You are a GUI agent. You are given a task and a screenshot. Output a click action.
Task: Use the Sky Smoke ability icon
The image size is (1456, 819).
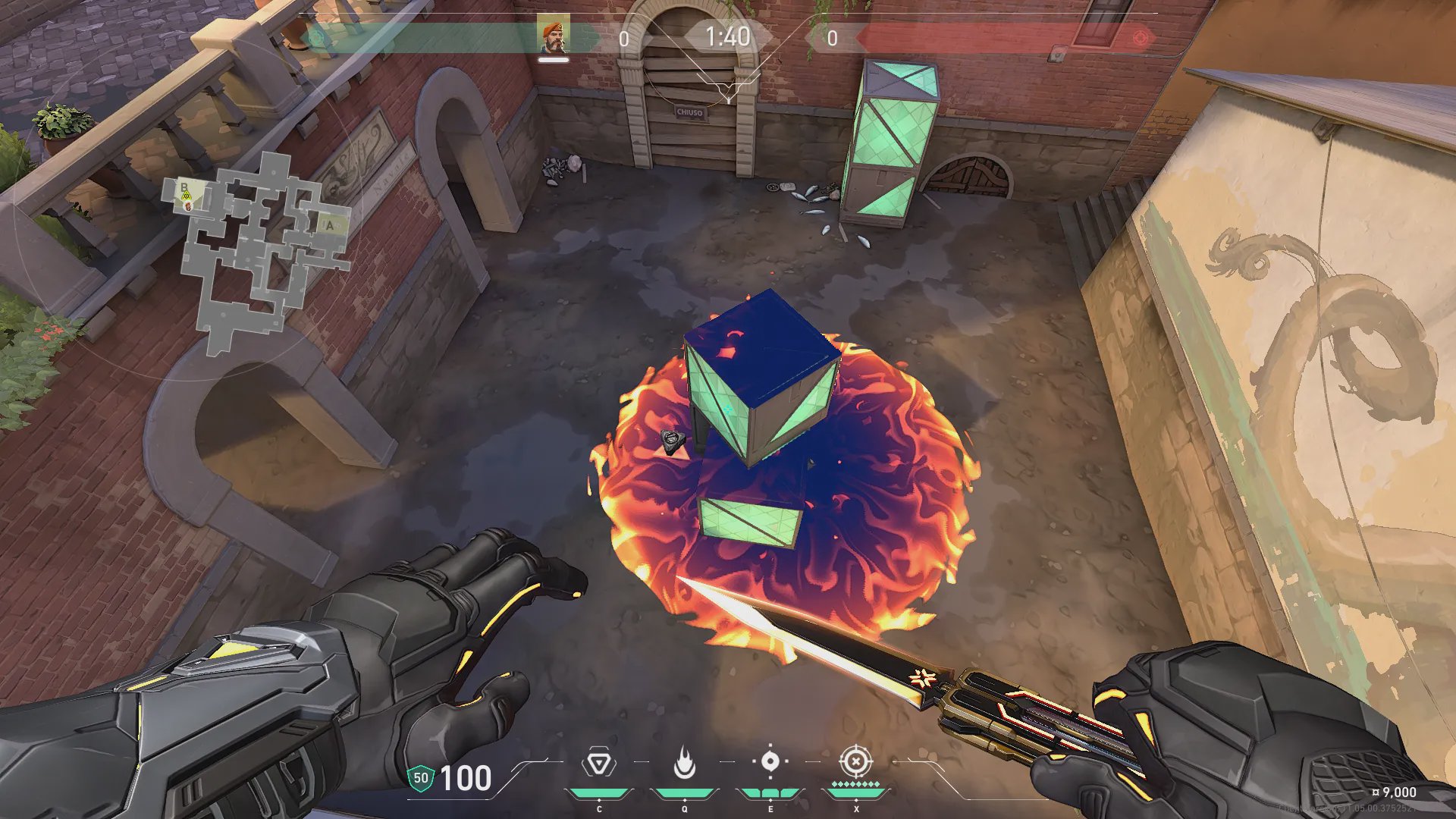click(x=770, y=761)
